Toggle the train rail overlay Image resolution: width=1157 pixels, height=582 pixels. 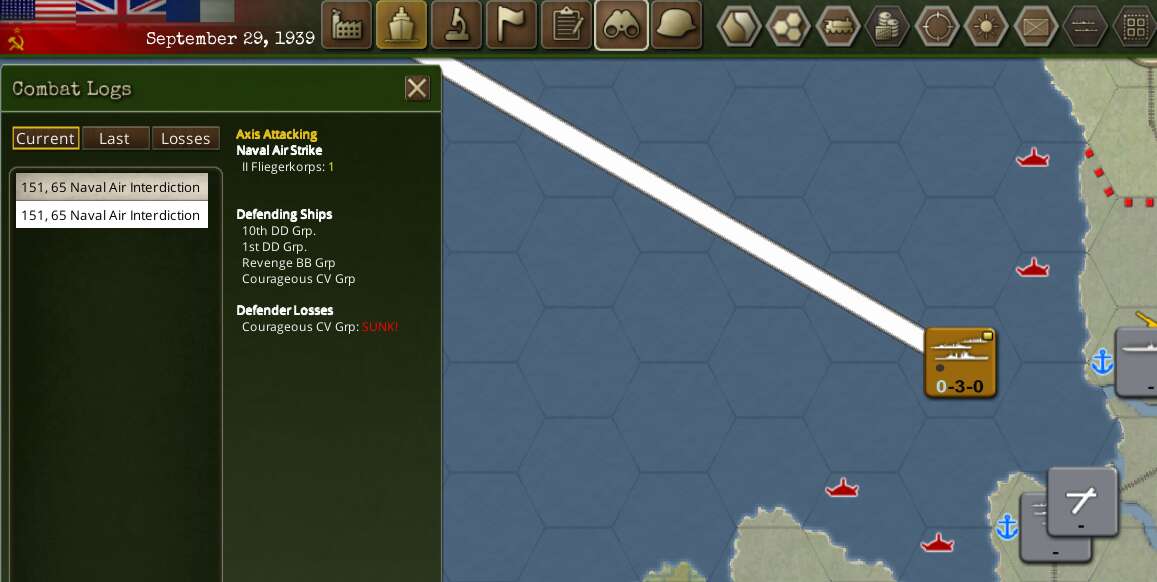[x=838, y=26]
